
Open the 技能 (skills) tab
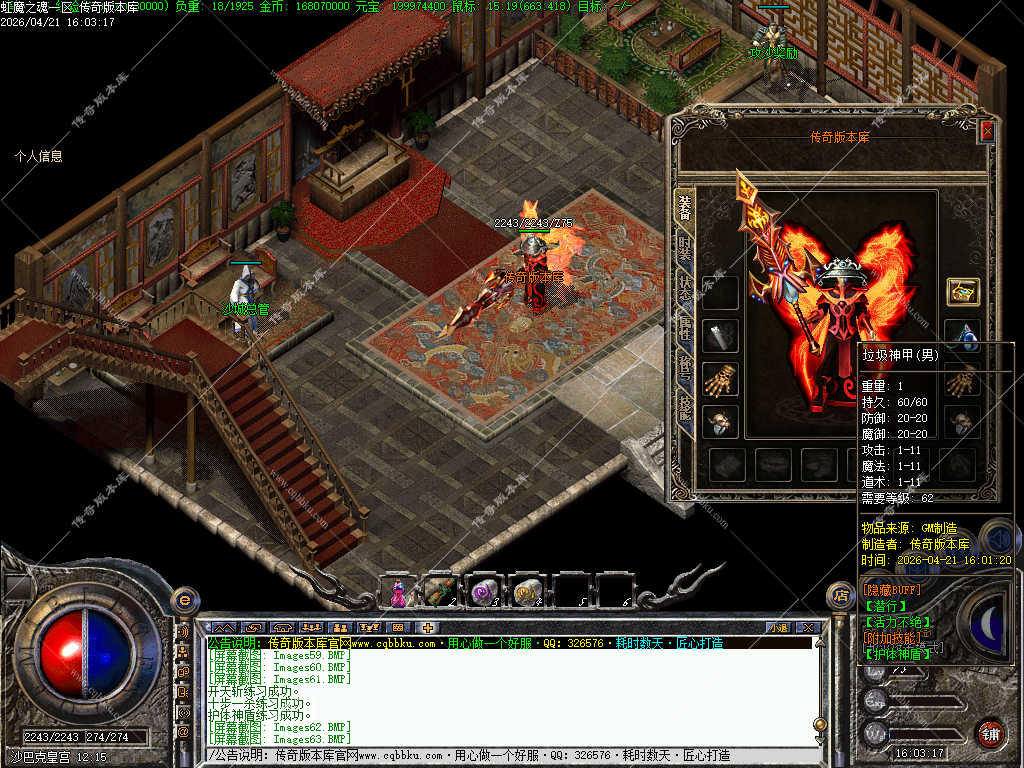pos(685,407)
